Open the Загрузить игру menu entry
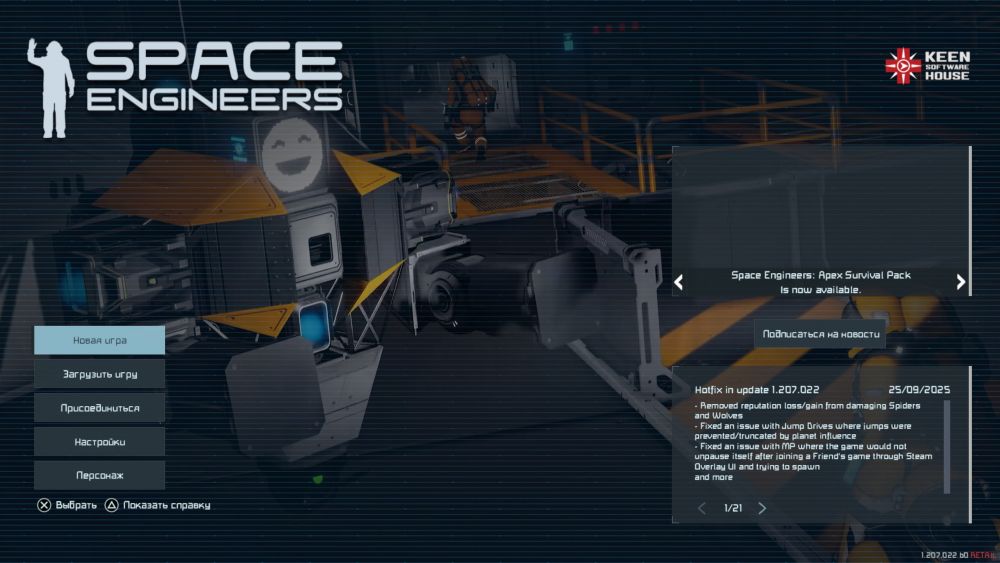 99,374
